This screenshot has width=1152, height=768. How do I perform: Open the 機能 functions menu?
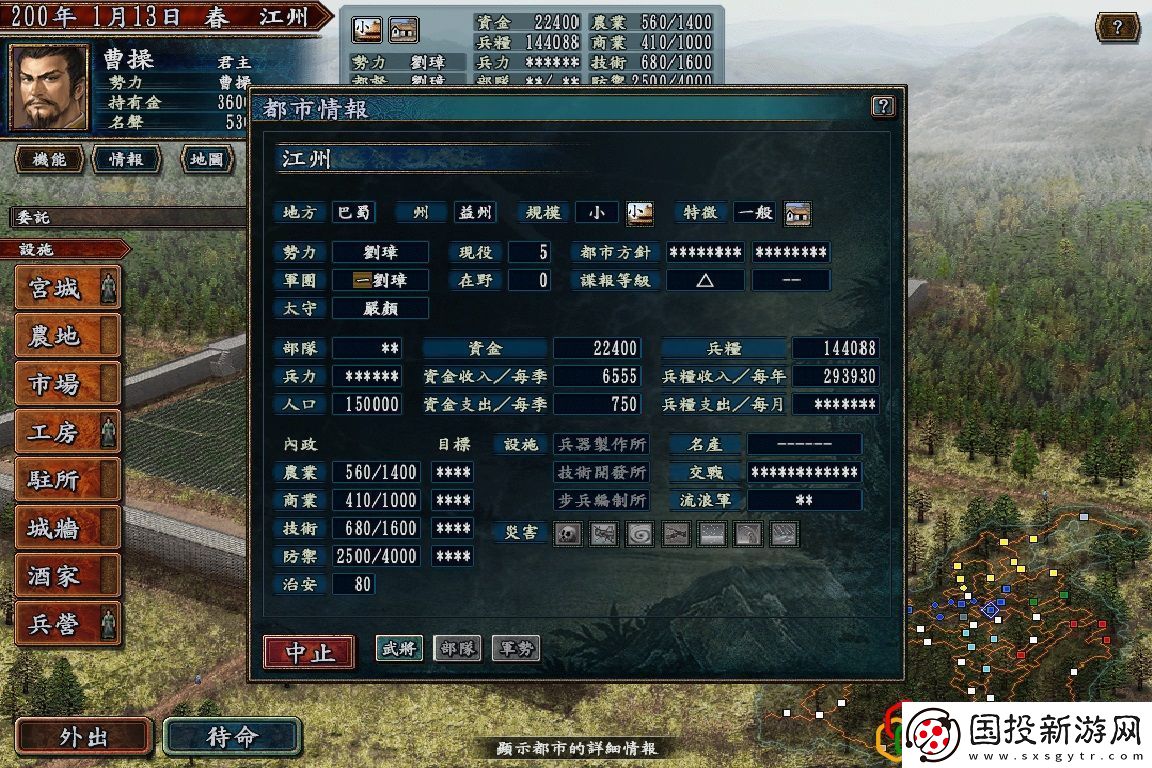(49, 159)
